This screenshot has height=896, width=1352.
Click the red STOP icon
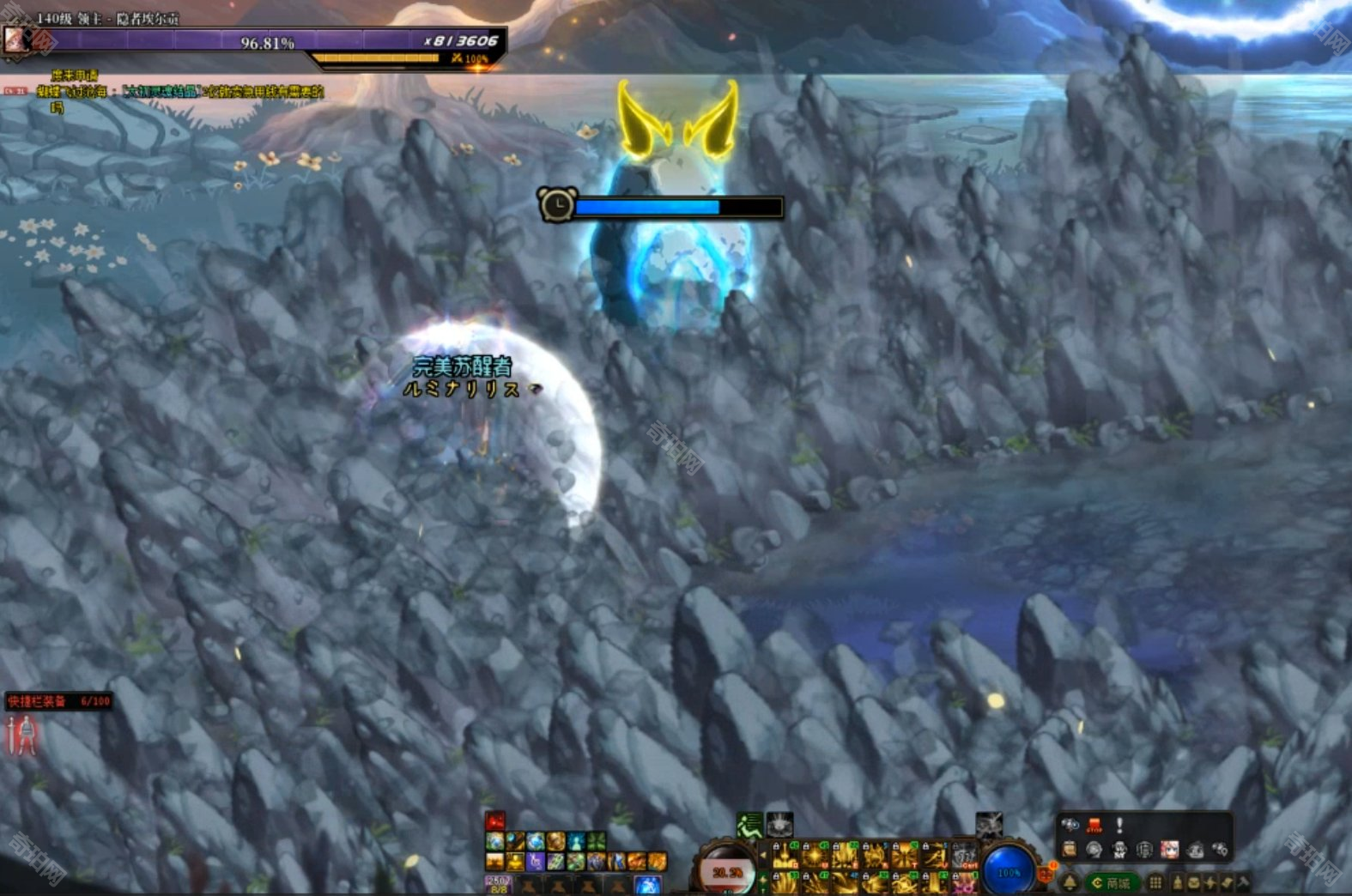[x=1094, y=826]
